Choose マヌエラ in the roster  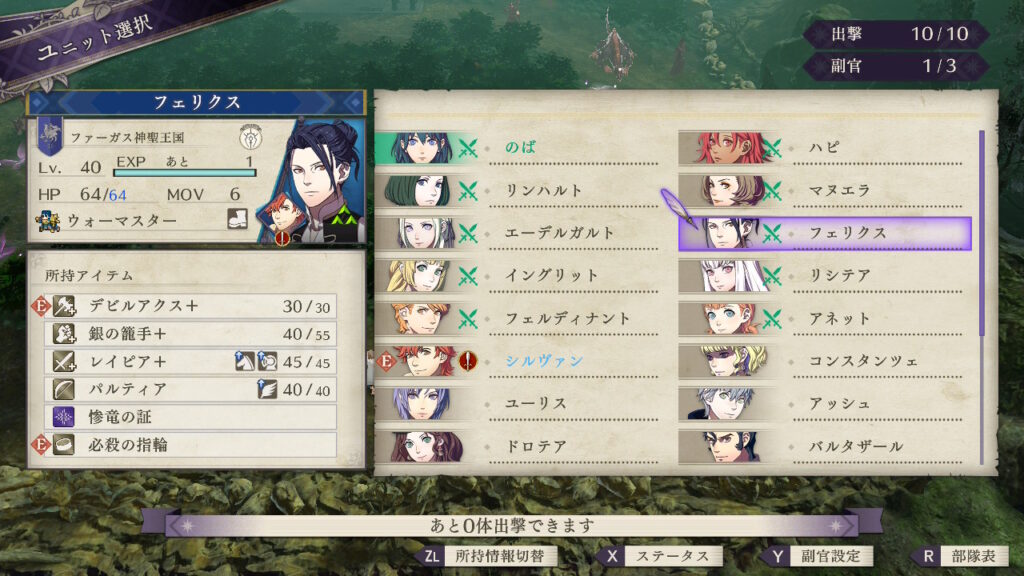pos(824,191)
